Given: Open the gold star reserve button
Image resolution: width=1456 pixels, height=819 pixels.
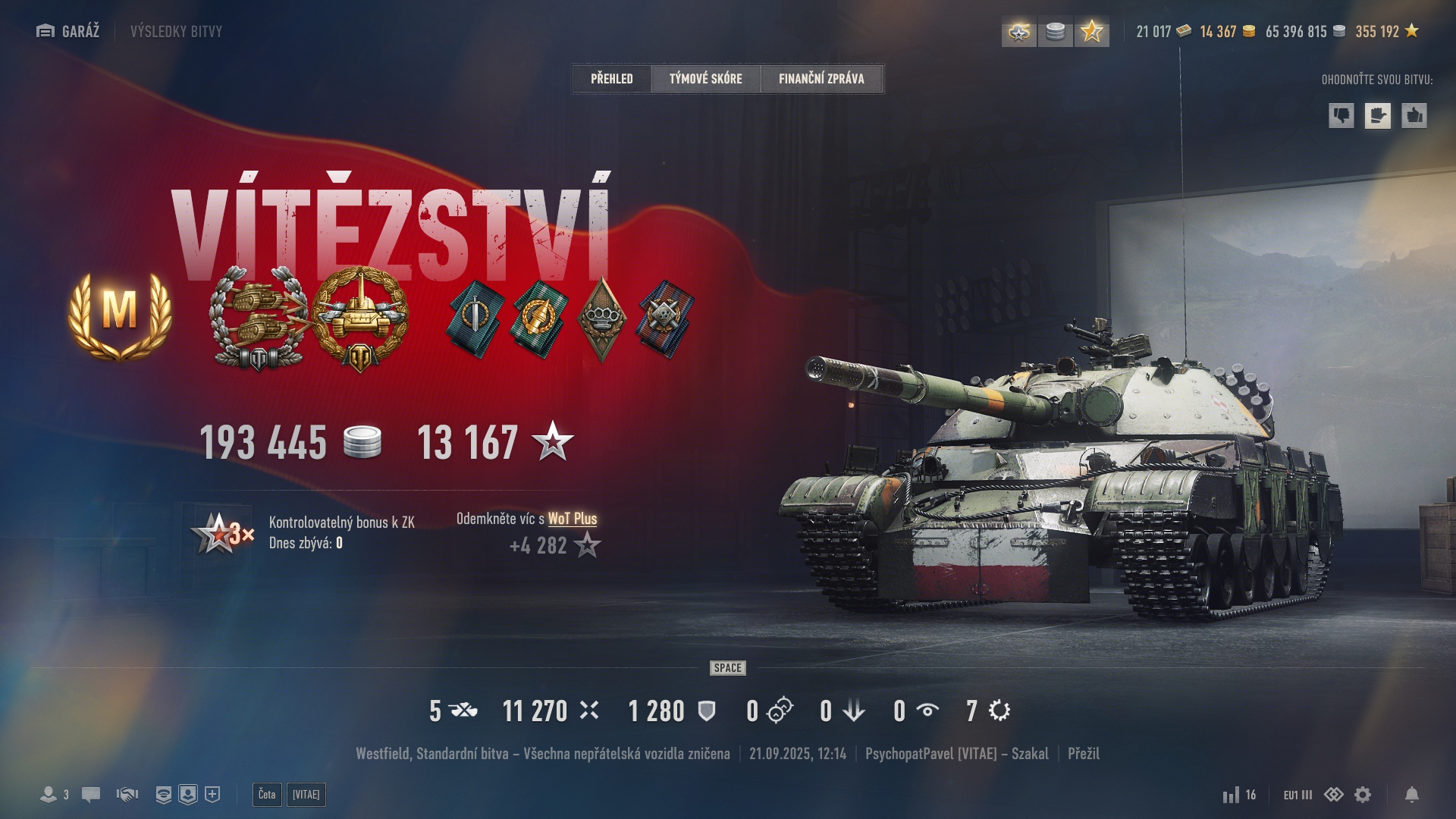Looking at the screenshot, I should tap(1091, 32).
